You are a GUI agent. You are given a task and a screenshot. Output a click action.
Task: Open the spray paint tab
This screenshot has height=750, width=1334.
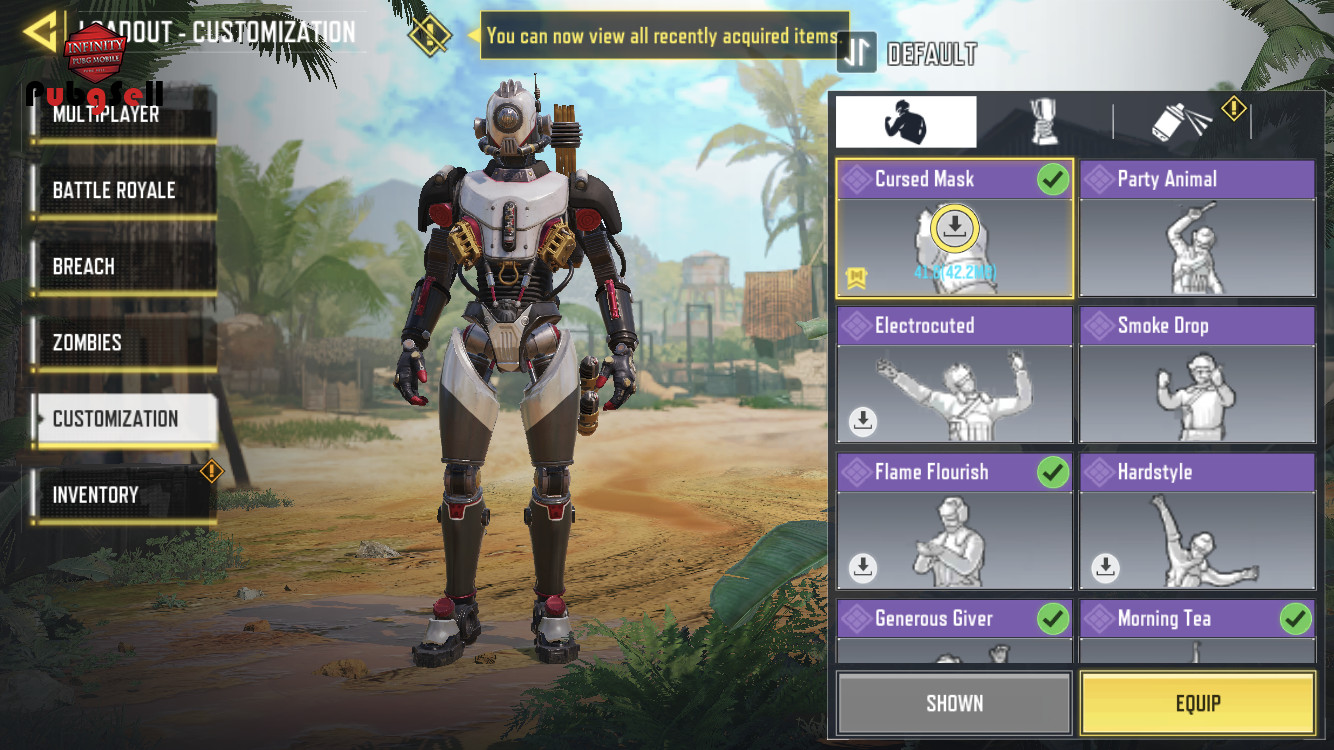(x=1182, y=122)
